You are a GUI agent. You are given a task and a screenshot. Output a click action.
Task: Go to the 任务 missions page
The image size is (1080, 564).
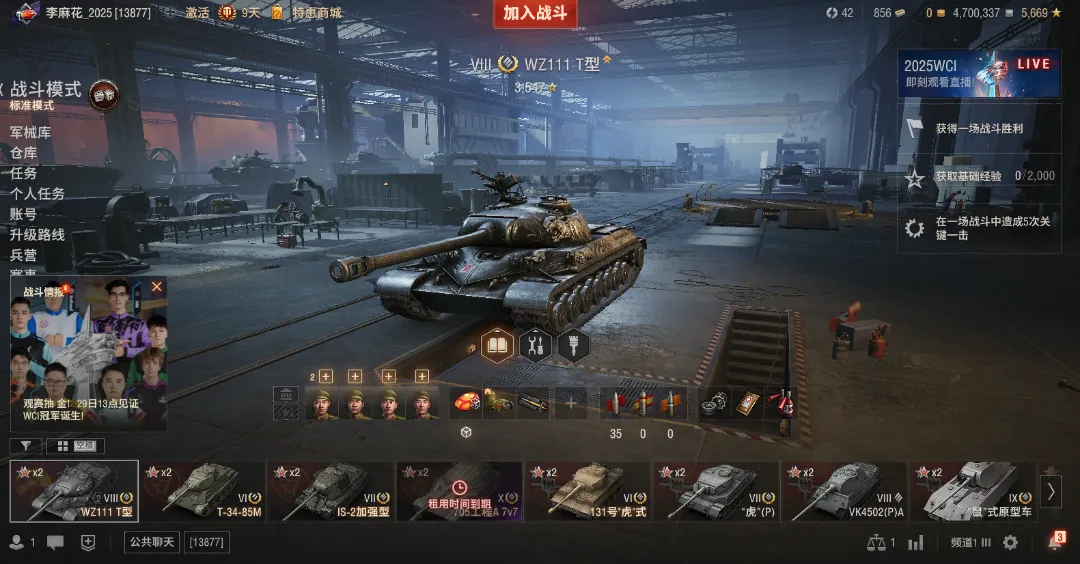click(24, 173)
